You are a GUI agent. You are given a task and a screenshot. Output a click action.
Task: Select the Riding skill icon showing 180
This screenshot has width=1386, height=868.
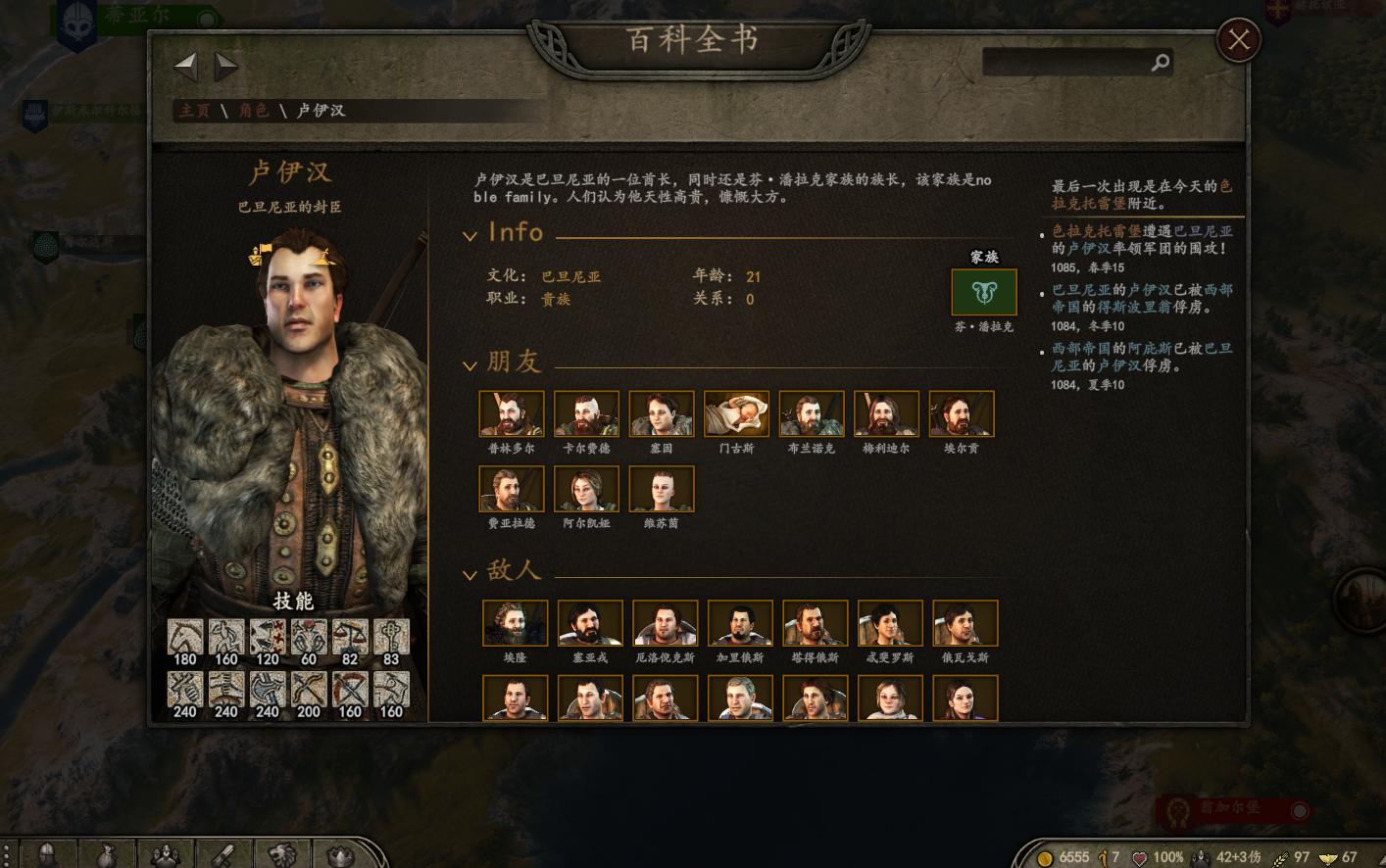click(x=185, y=635)
